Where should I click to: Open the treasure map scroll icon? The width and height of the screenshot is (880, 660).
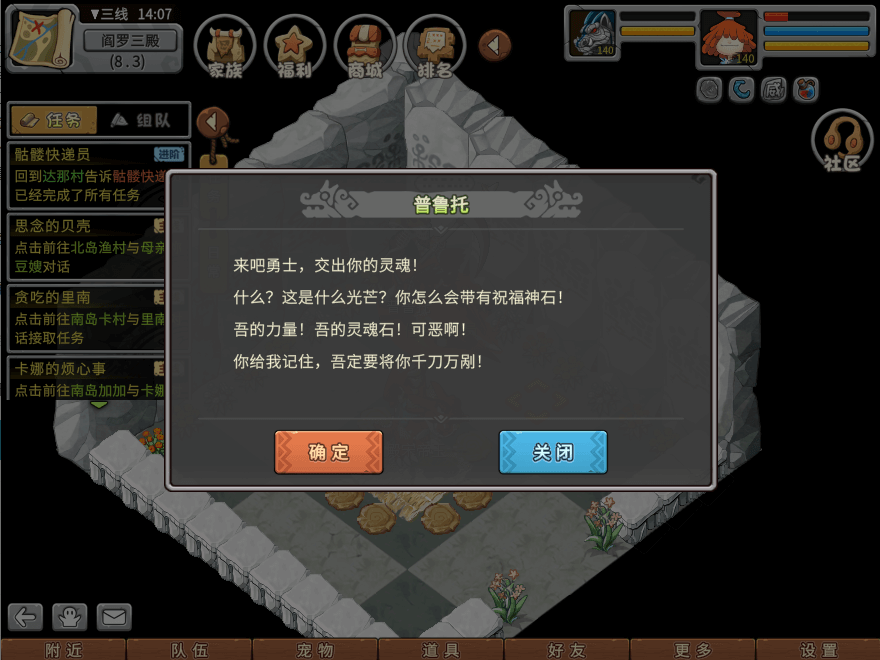[x=42, y=38]
